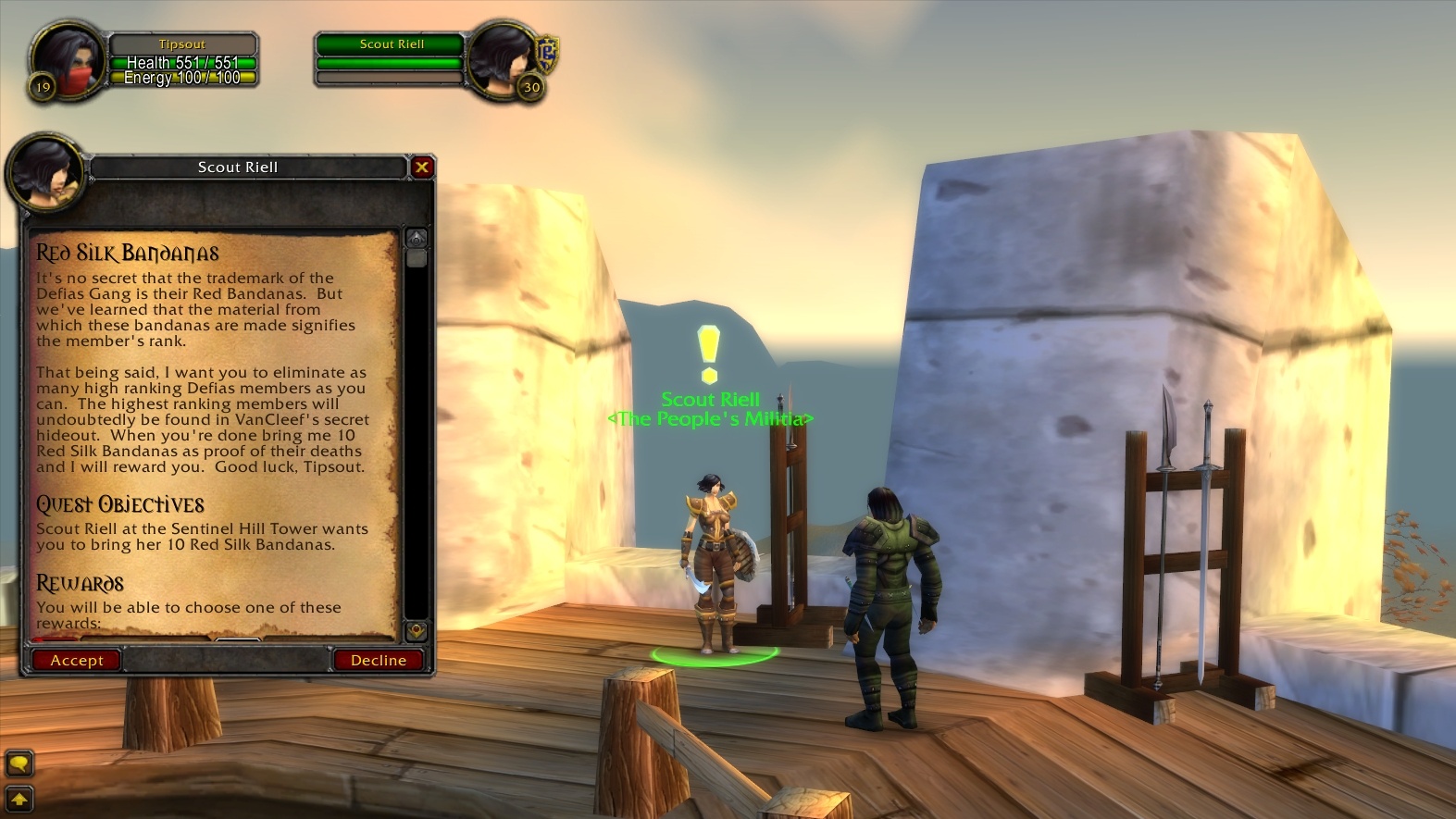This screenshot has height=819, width=1456.
Task: Open the chat menu speech bubble icon
Action: pyautogui.click(x=19, y=764)
